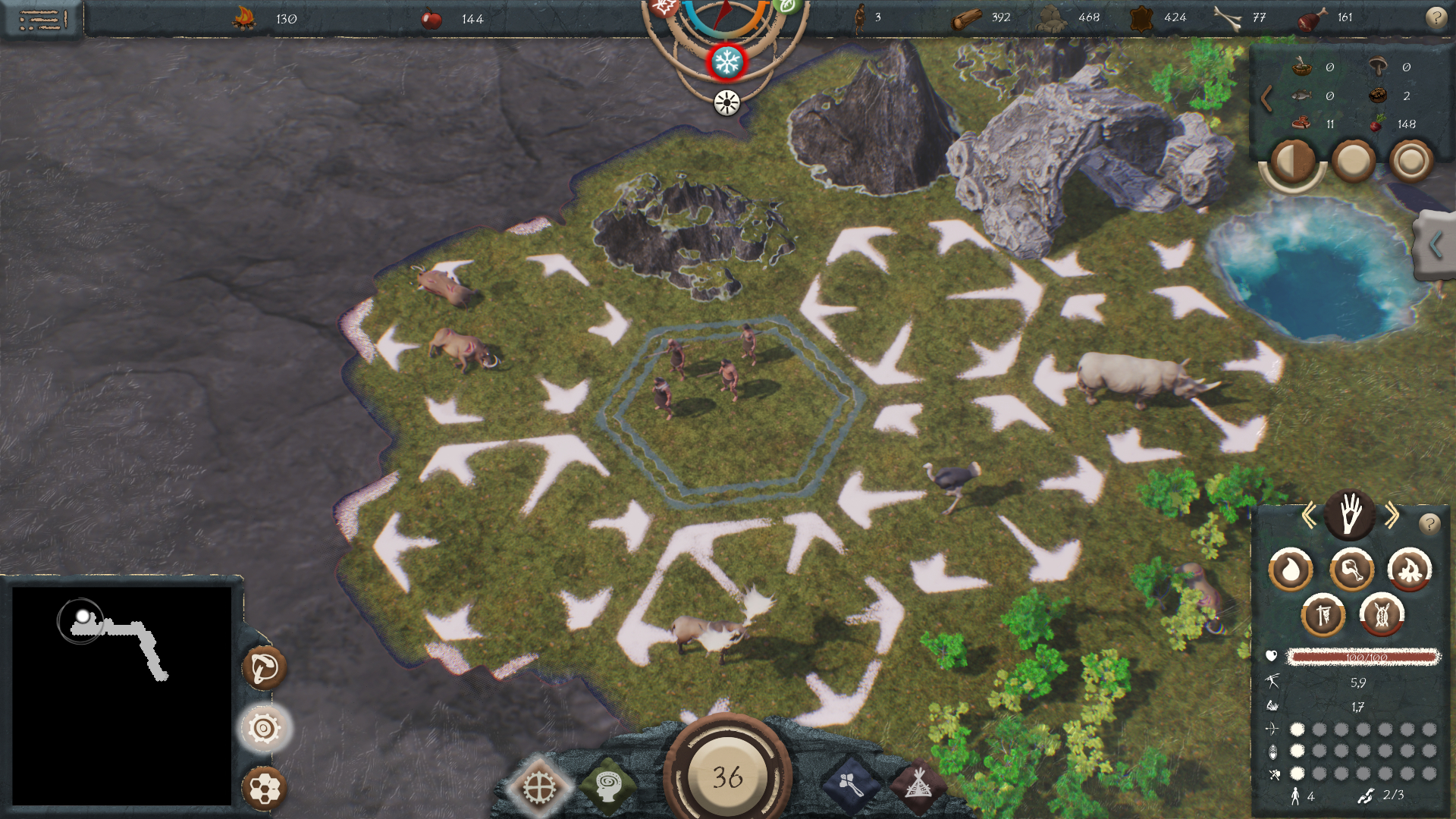
Task: Click the help question mark in the top bar
Action: pyautogui.click(x=1436, y=17)
